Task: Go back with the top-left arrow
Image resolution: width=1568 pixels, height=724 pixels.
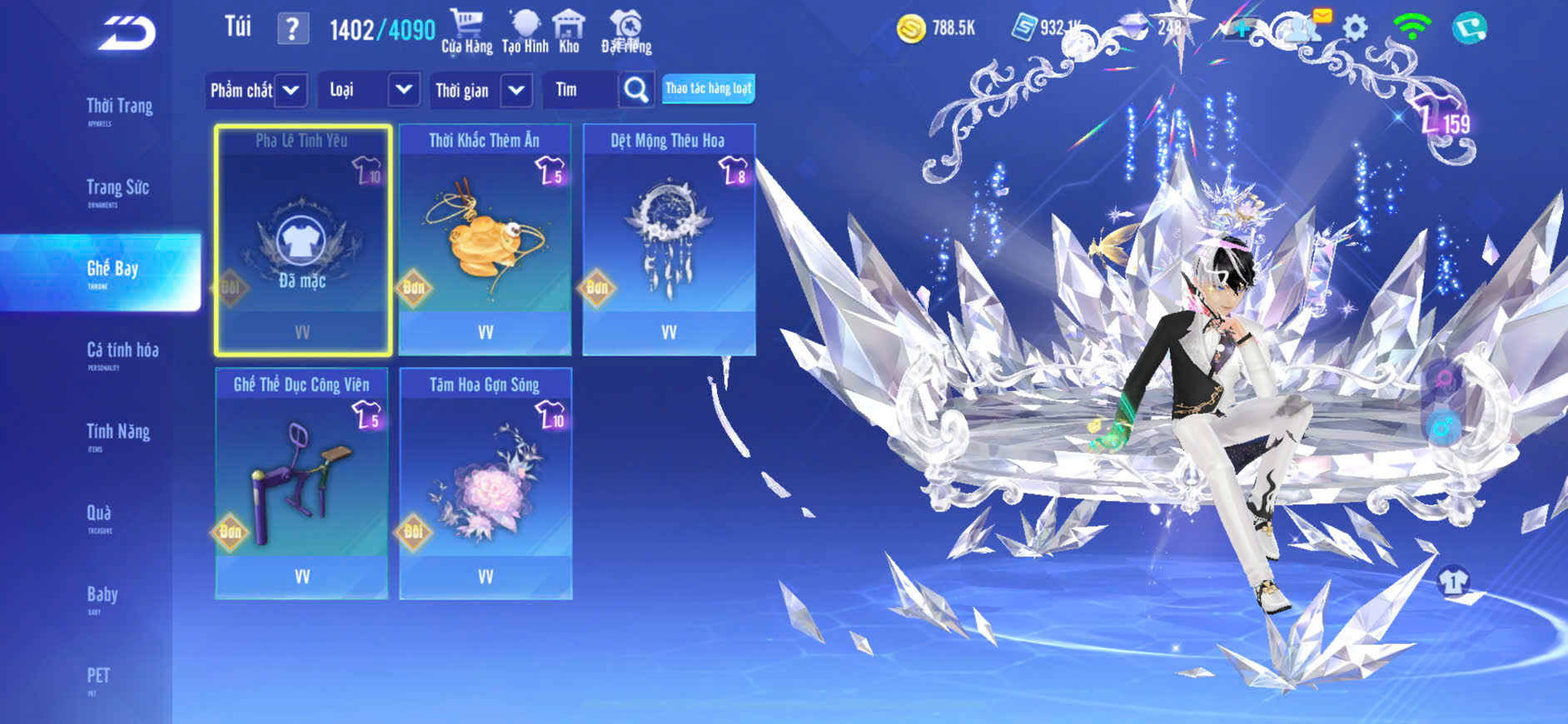Action: pos(127,33)
